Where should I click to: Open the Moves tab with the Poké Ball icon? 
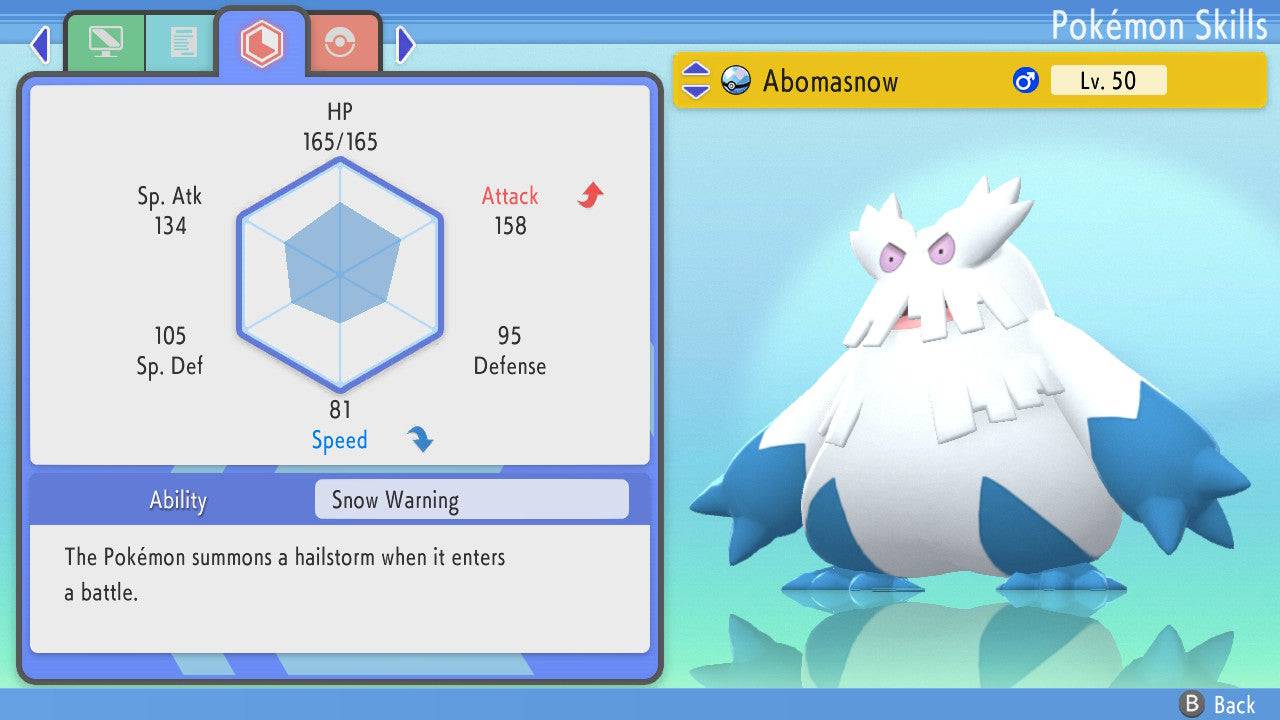click(x=341, y=42)
